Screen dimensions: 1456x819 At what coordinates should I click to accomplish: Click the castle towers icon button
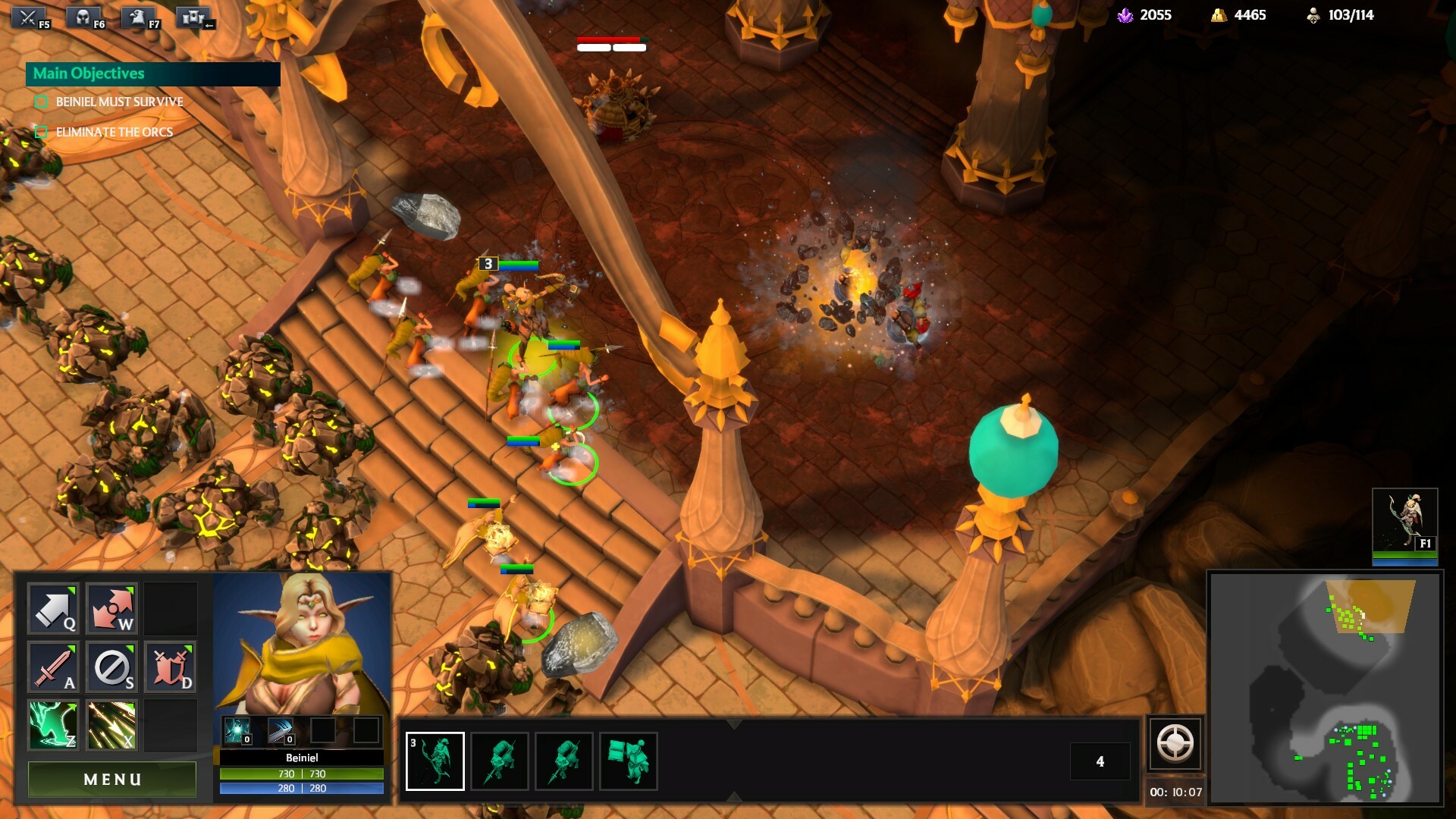coord(194,17)
